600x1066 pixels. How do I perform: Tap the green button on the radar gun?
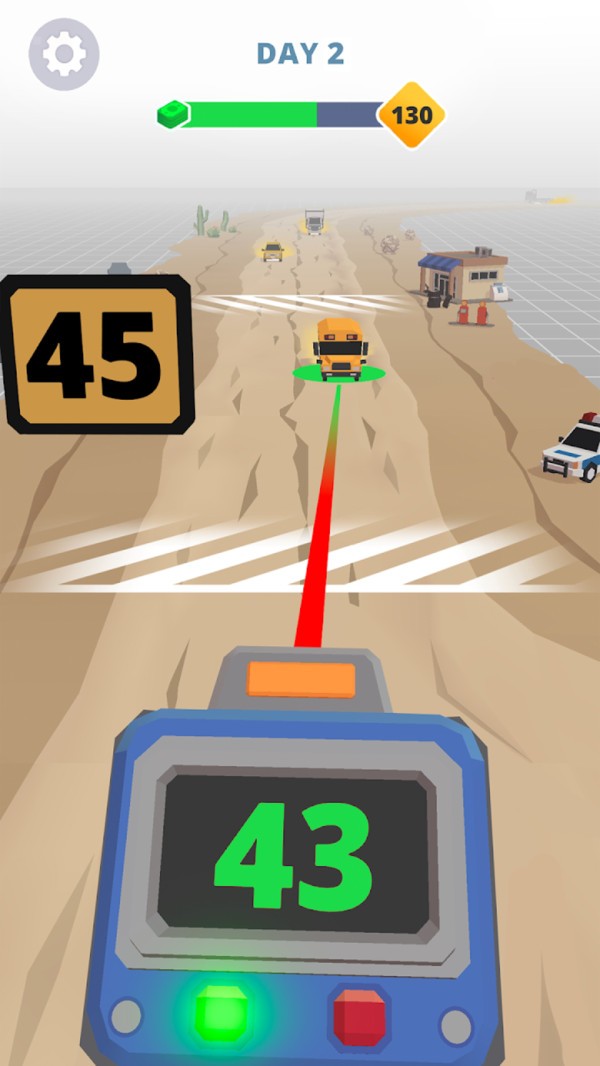click(220, 1012)
